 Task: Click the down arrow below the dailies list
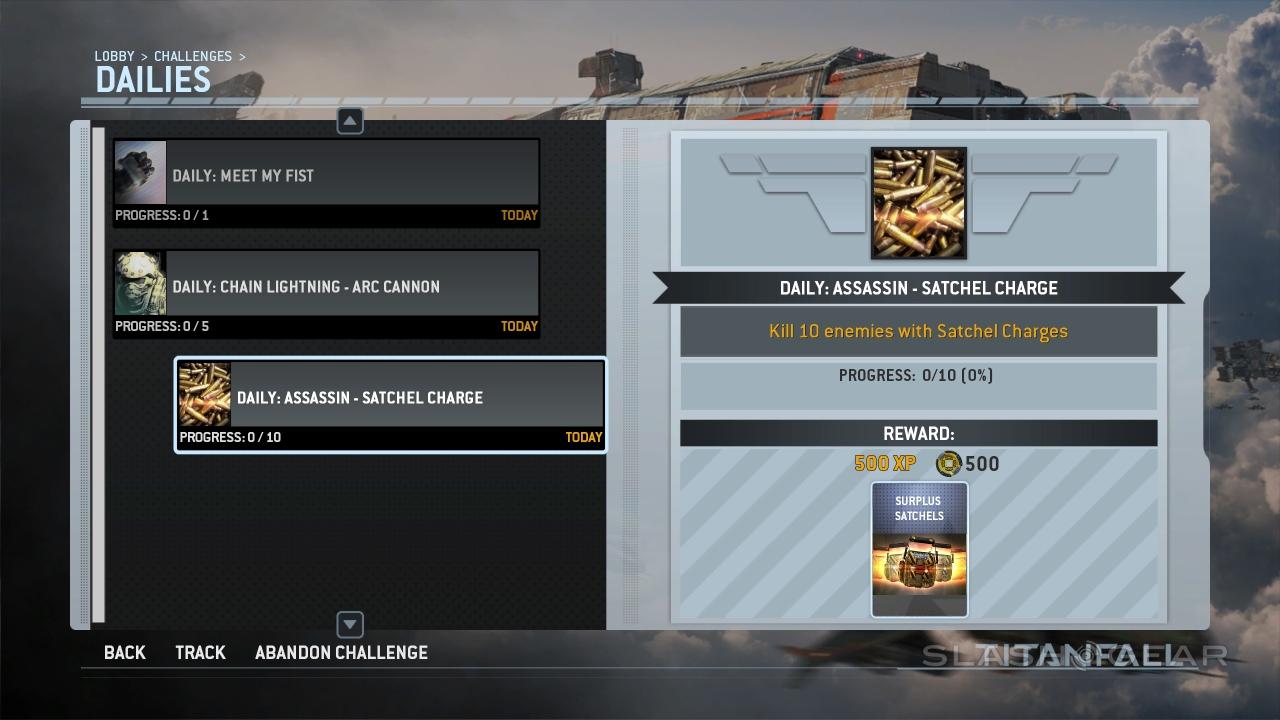coord(350,625)
